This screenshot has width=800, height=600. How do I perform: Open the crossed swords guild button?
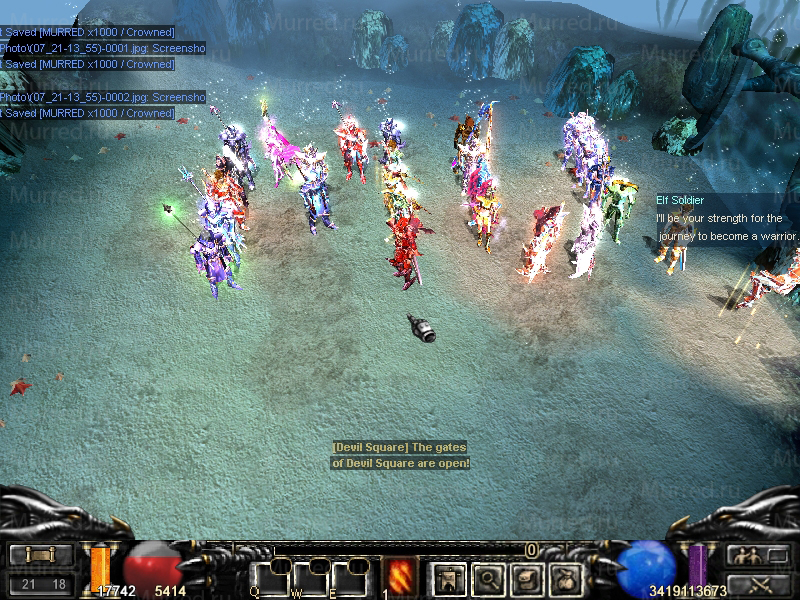[x=758, y=585]
